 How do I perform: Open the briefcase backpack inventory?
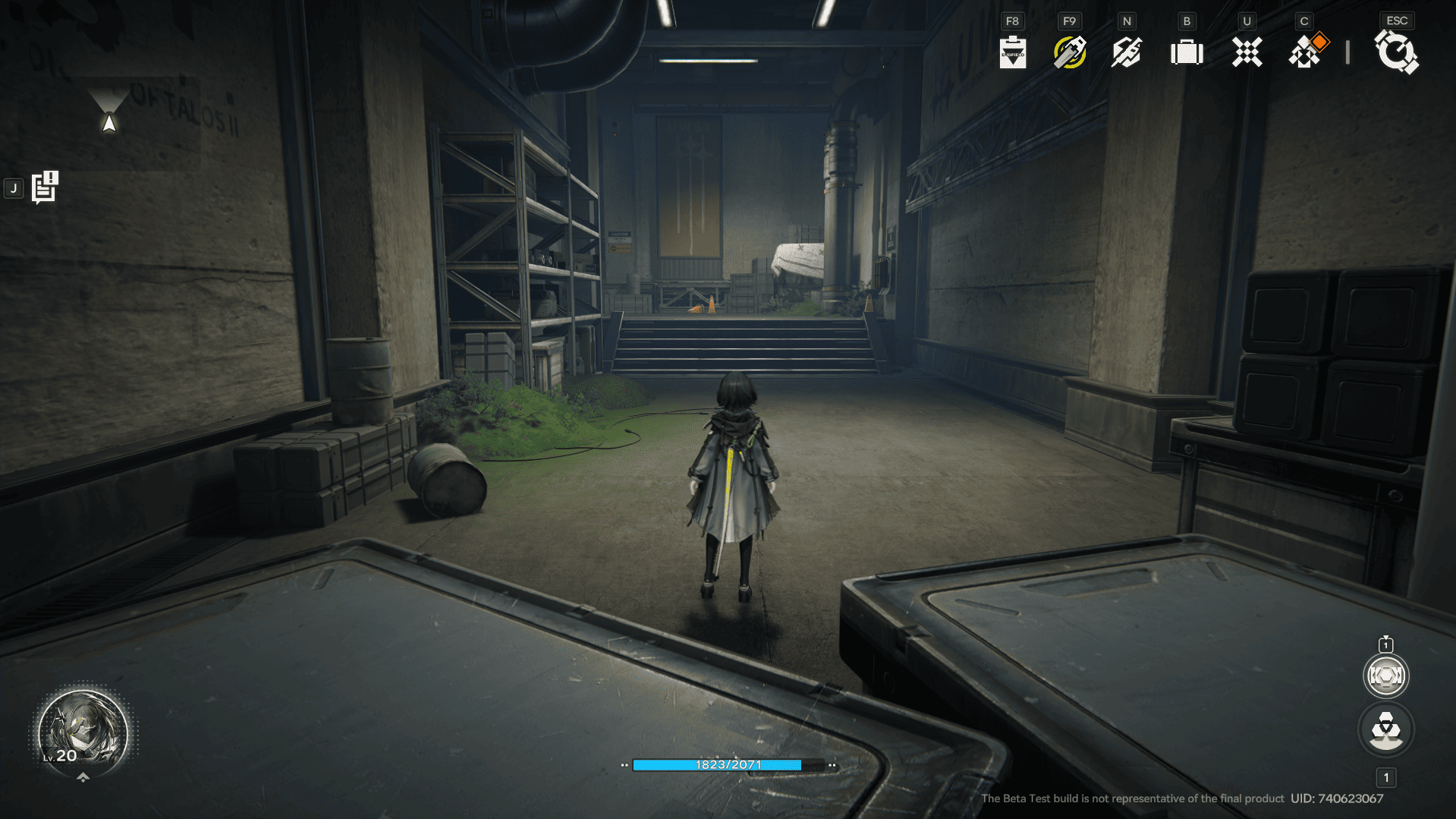point(1187,52)
